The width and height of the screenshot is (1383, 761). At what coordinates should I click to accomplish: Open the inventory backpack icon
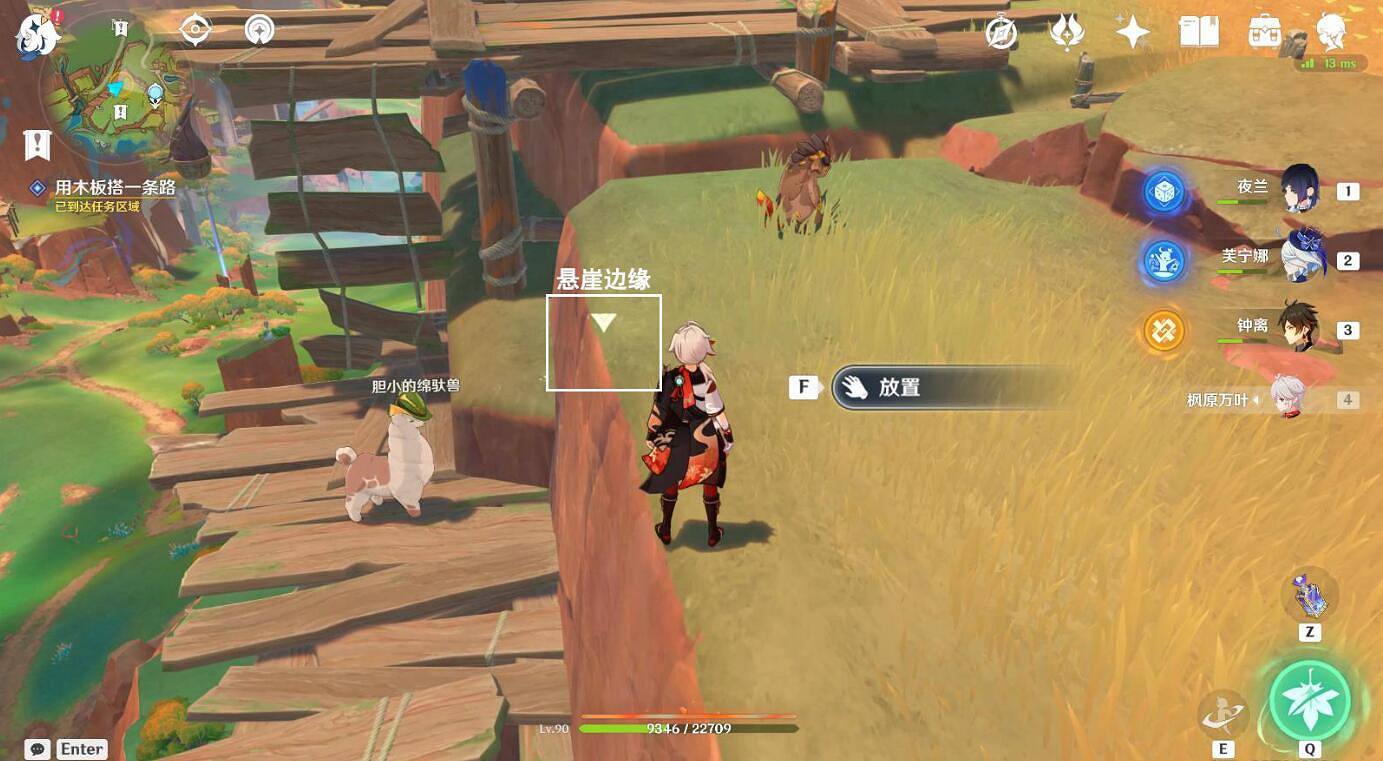(x=1262, y=32)
